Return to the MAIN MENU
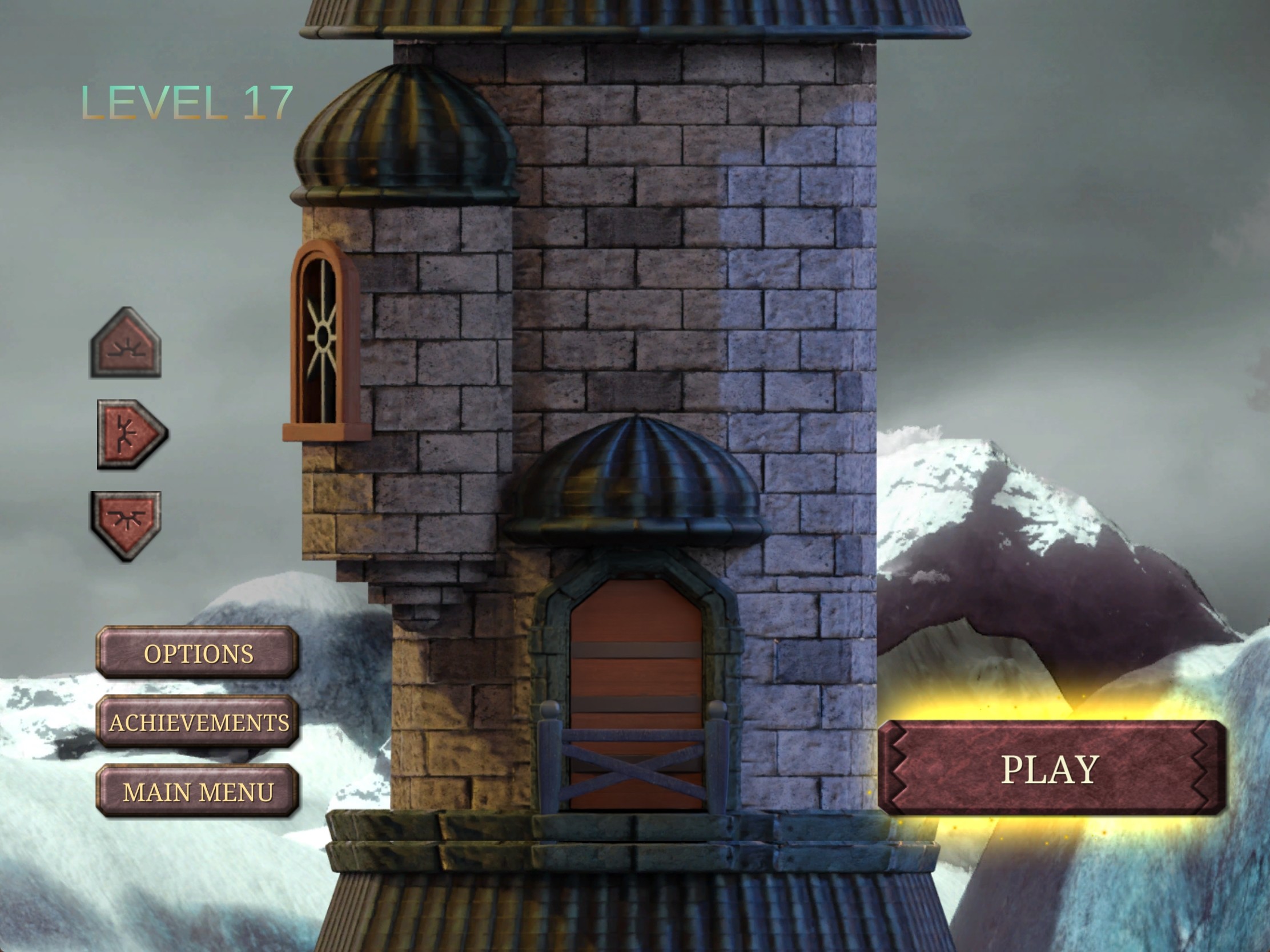 tap(198, 792)
